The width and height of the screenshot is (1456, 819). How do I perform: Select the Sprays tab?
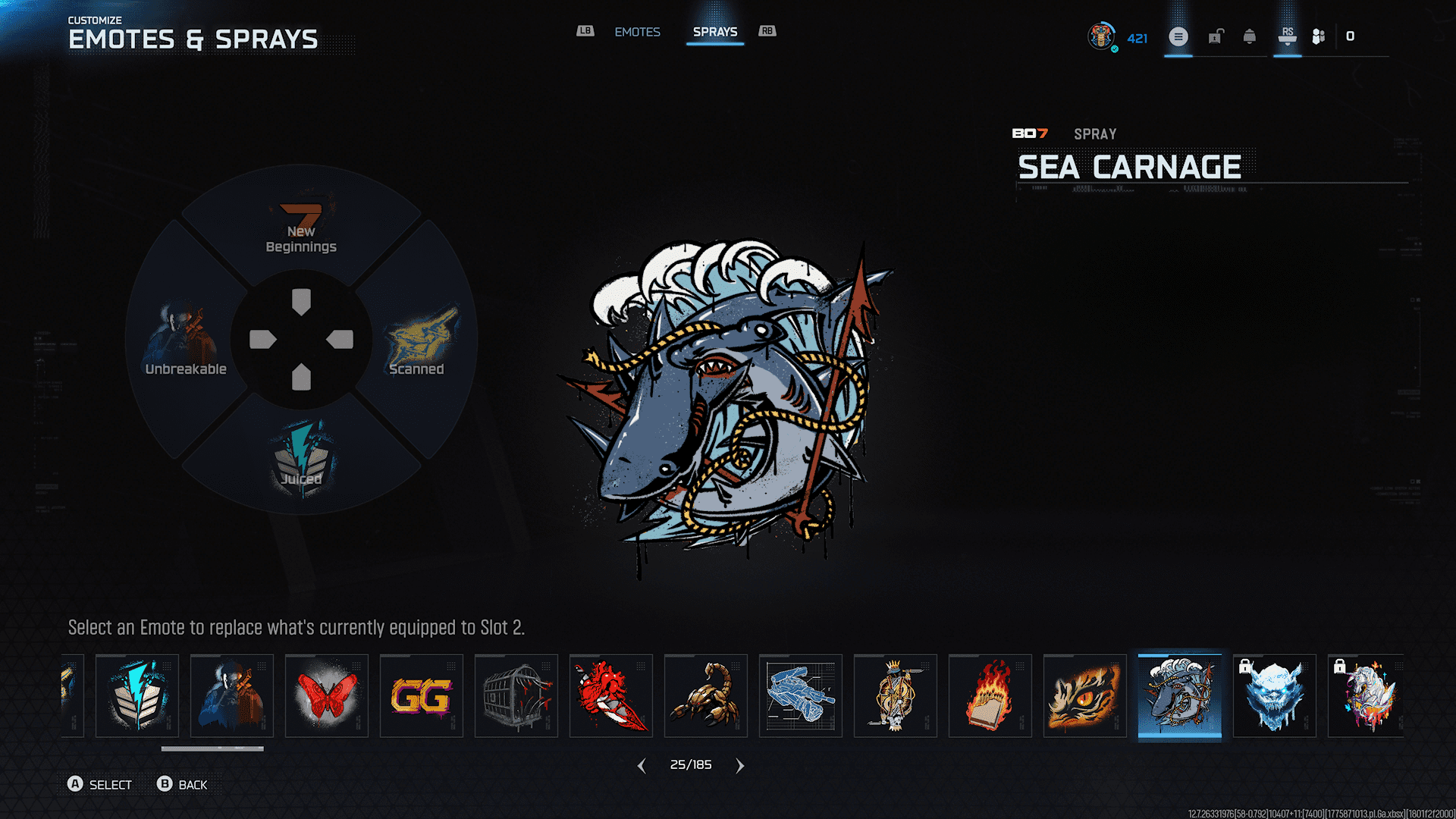pos(714,32)
